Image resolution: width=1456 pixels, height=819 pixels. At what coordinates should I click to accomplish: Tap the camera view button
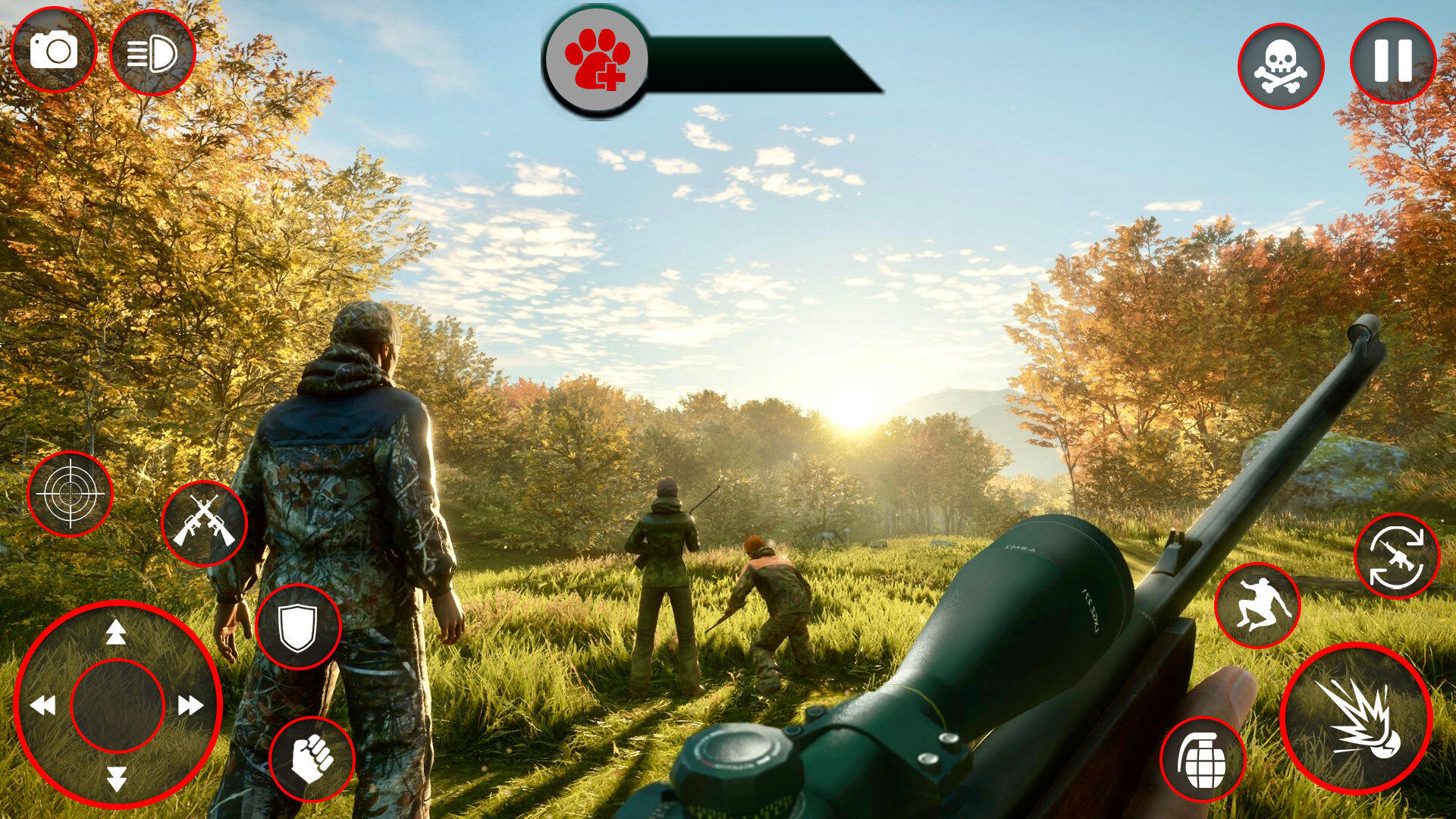54,50
